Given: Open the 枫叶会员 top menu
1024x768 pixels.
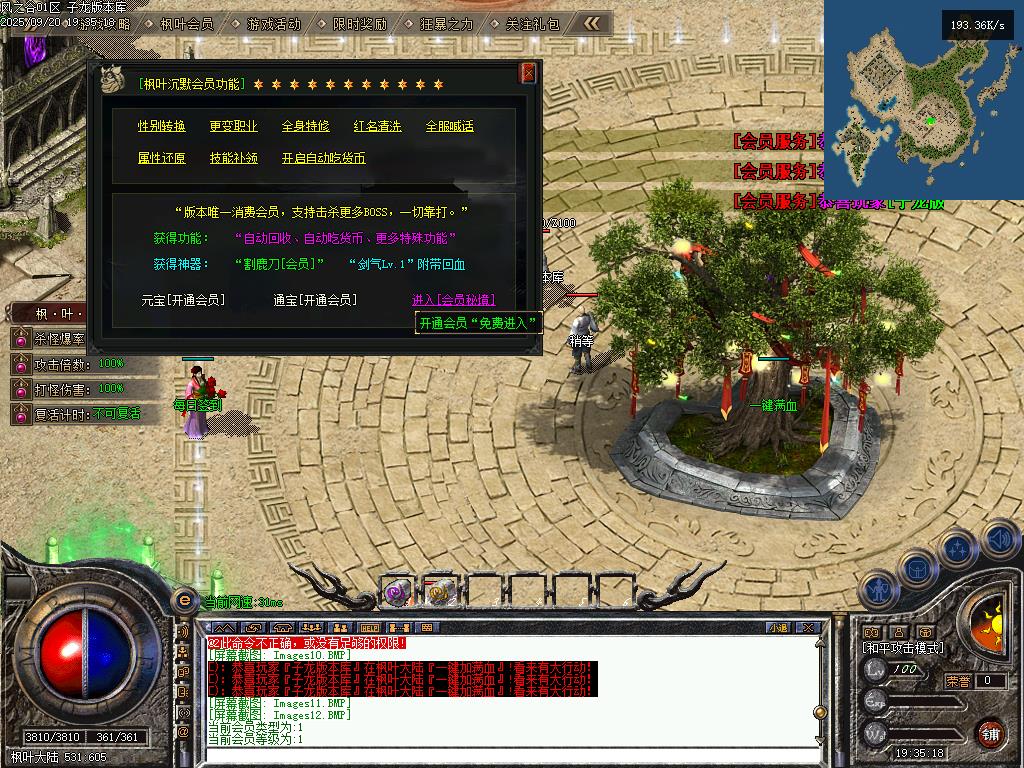Looking at the screenshot, I should 186,23.
